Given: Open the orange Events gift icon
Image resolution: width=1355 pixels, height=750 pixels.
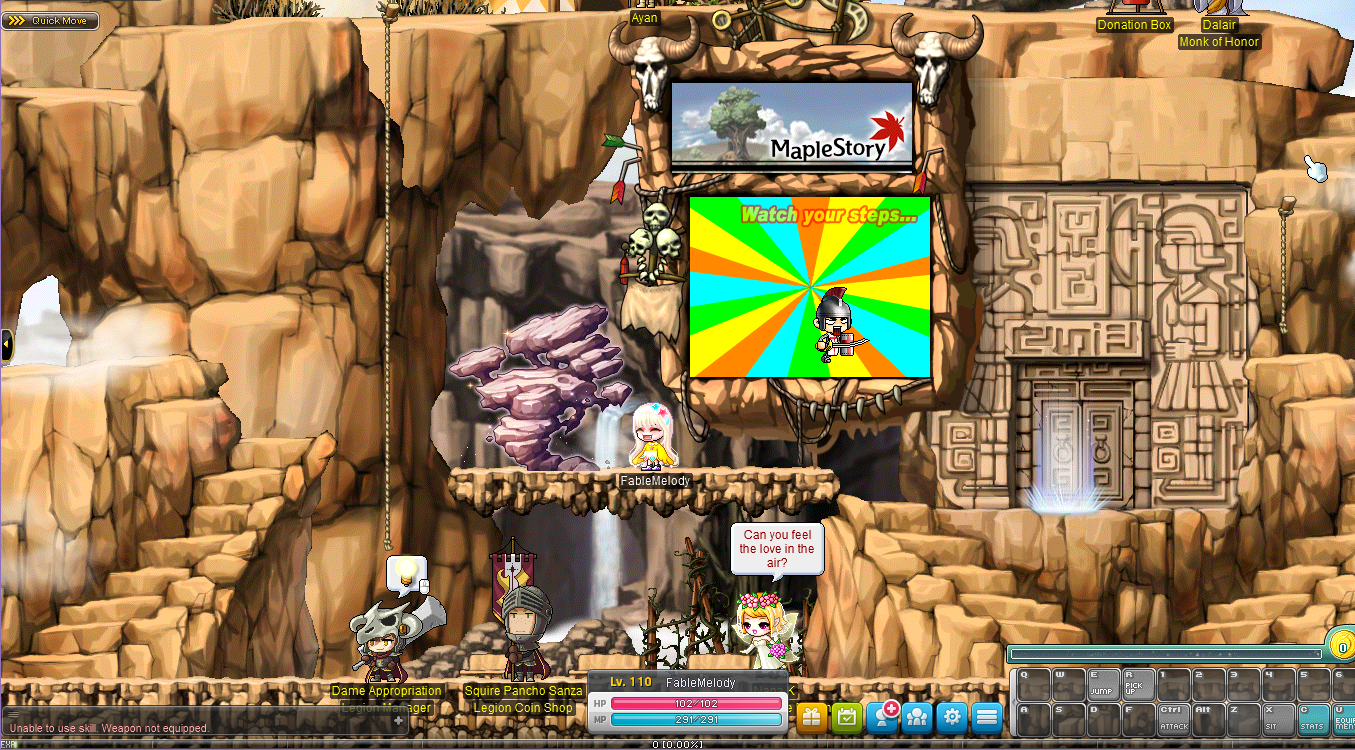Looking at the screenshot, I should 811,717.
